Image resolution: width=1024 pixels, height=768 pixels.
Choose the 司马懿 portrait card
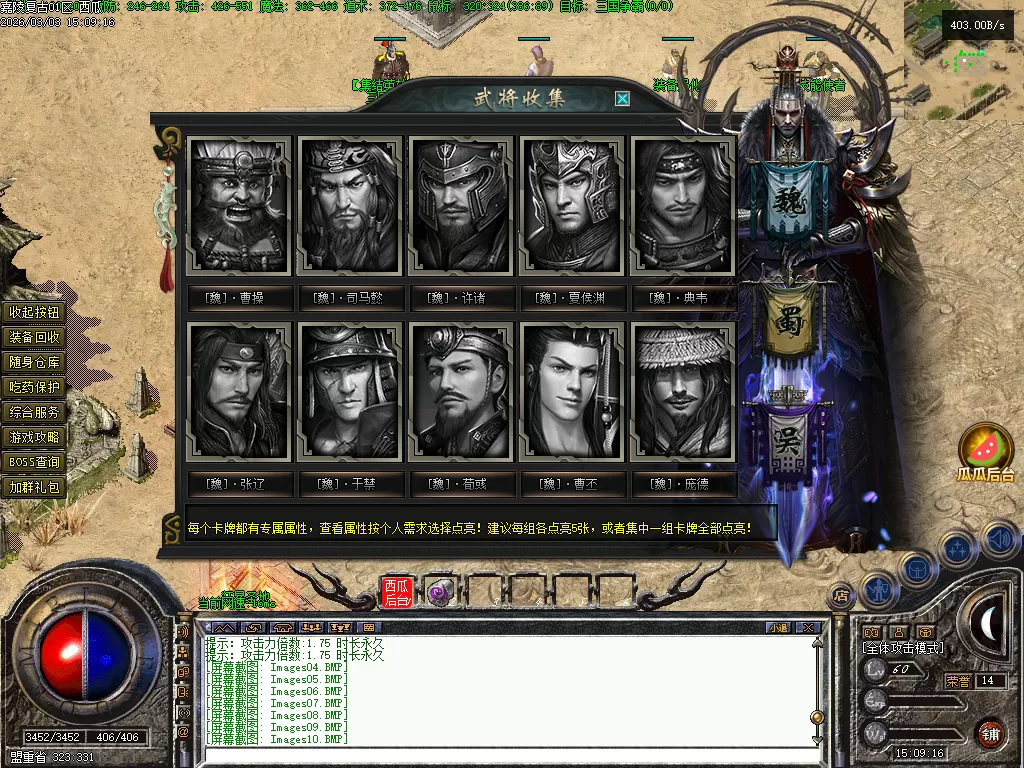pyautogui.click(x=350, y=206)
